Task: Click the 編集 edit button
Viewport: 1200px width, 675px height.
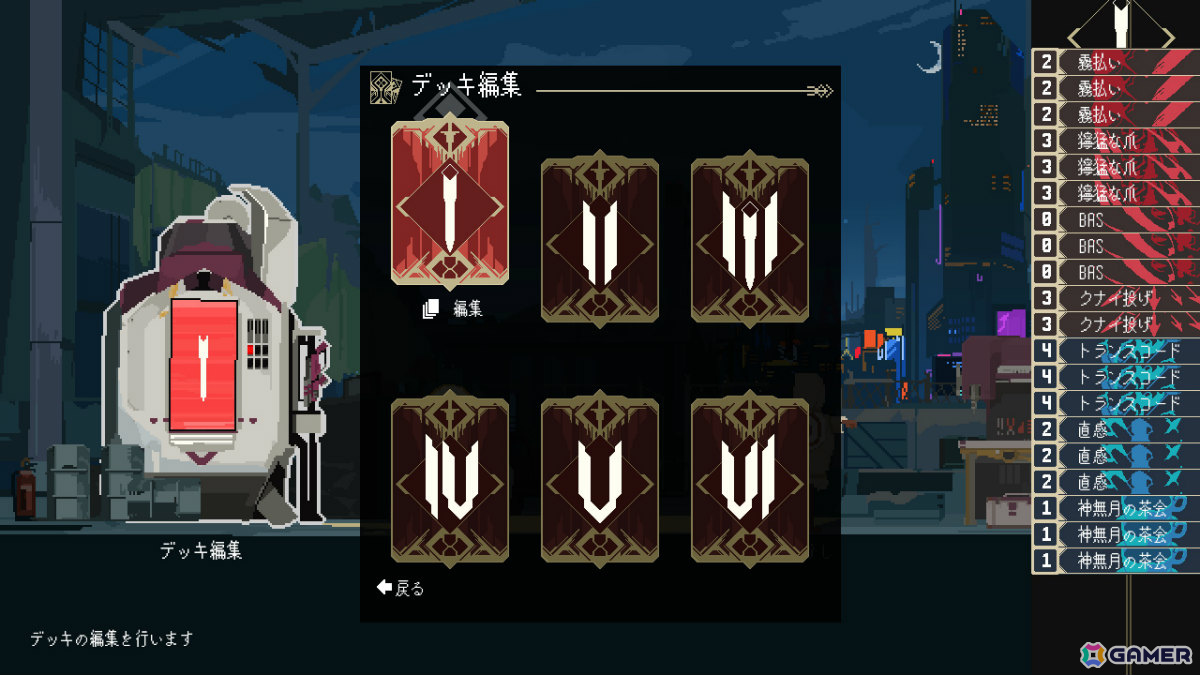Action: pos(454,309)
